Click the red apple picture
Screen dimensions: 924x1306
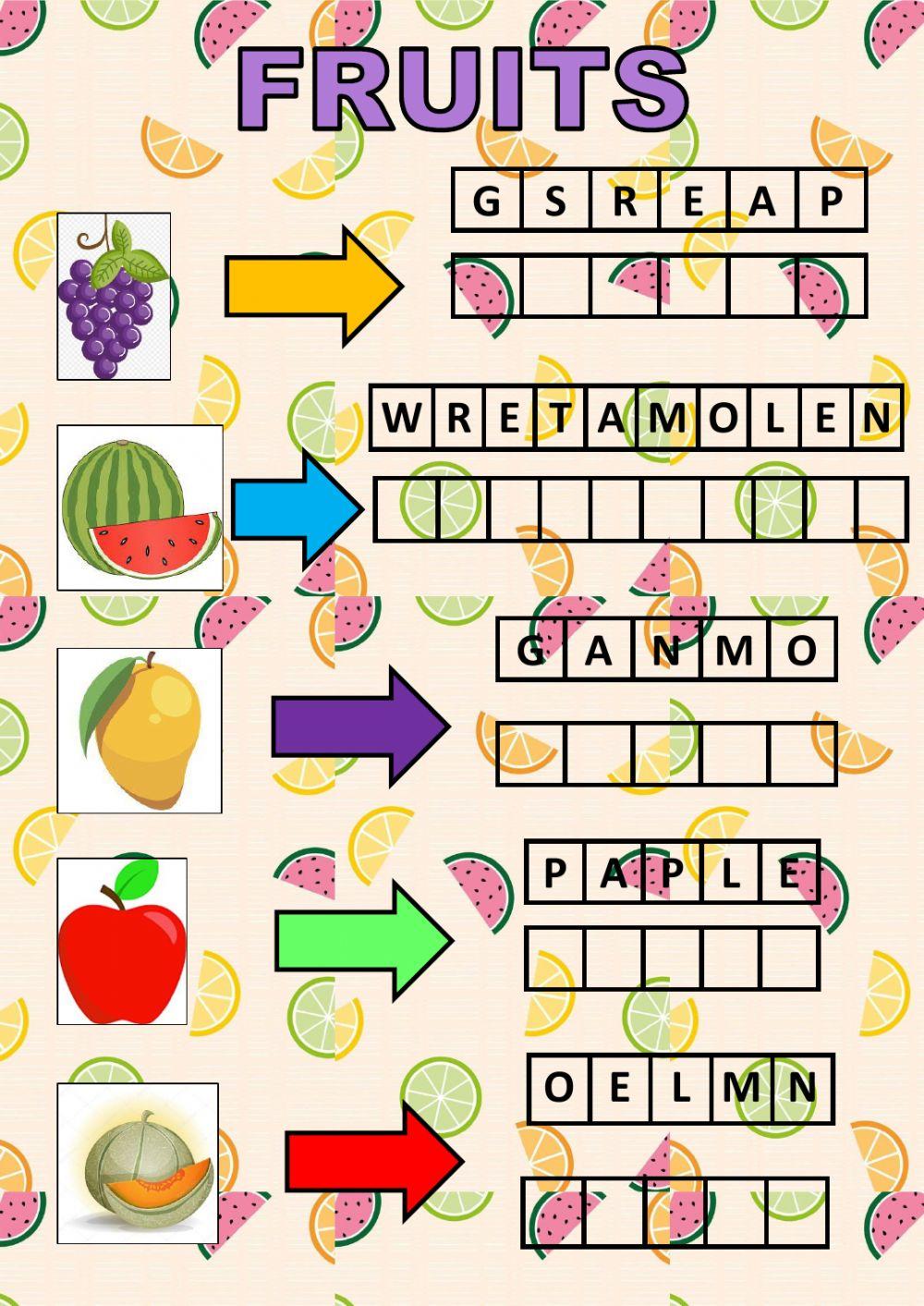(122, 941)
